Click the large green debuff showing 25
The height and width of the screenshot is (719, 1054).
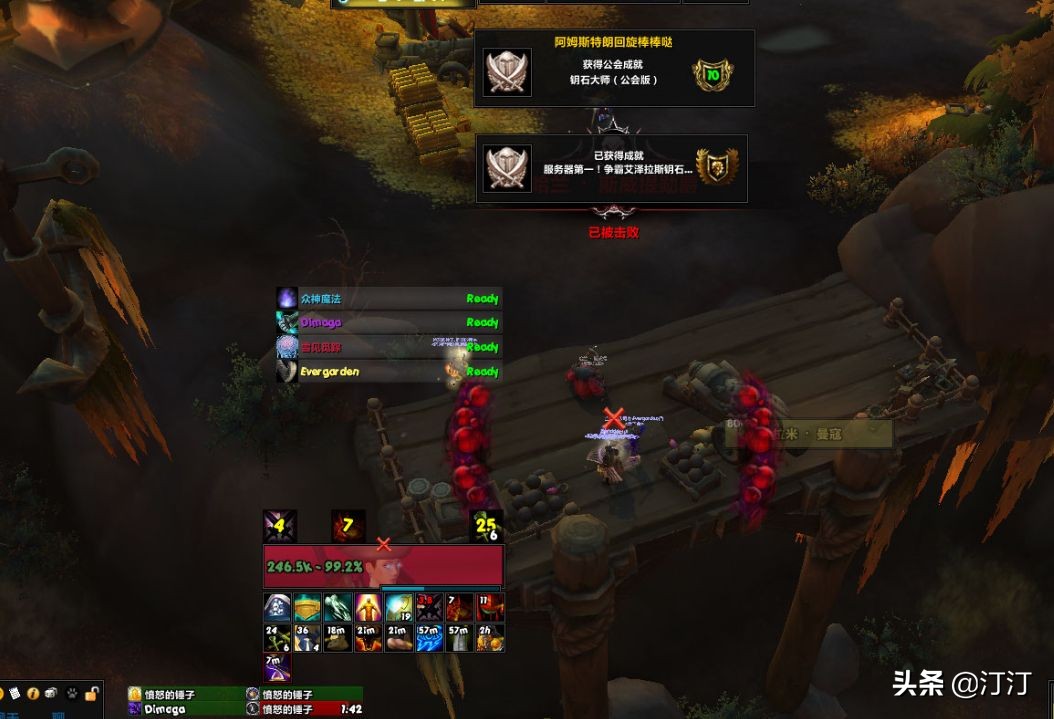(486, 526)
